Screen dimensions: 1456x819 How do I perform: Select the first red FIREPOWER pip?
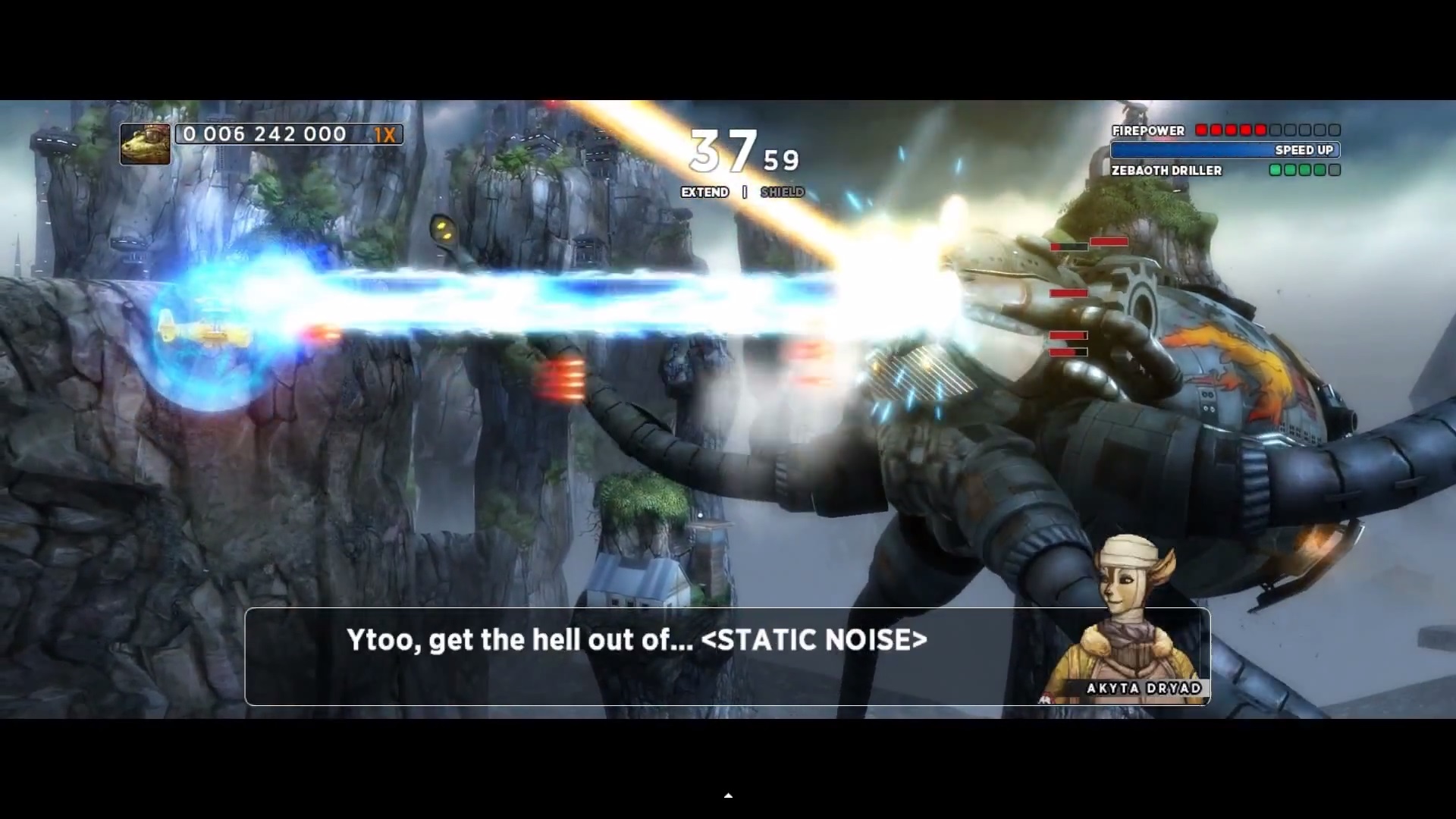(x=1202, y=130)
